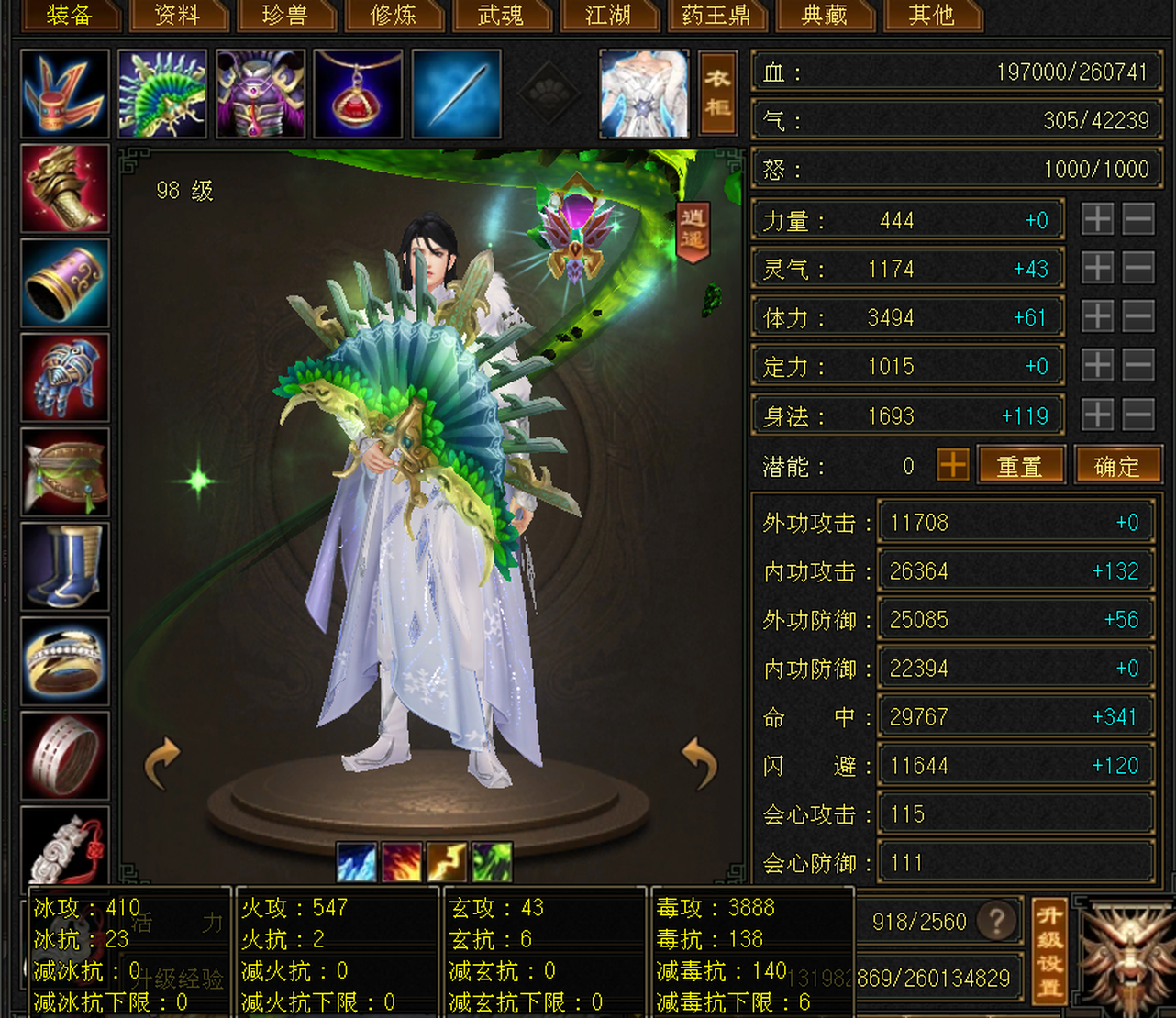Click the question mark help icon
This screenshot has height=1018, width=1176.
(x=997, y=920)
